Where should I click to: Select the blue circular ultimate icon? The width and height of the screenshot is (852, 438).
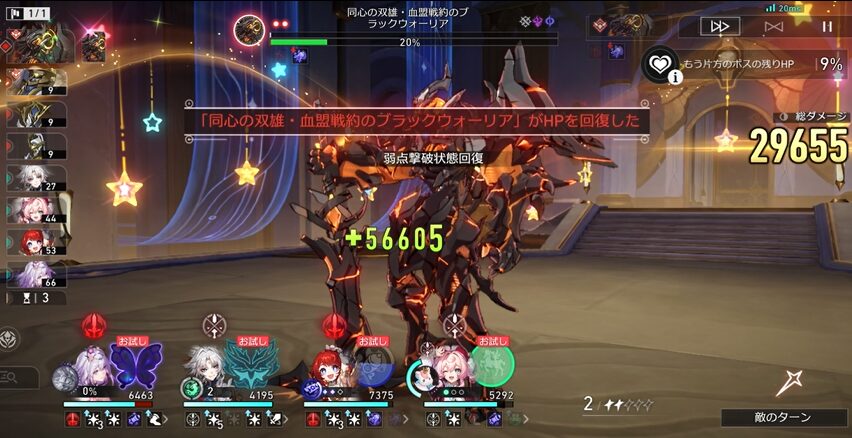372,366
